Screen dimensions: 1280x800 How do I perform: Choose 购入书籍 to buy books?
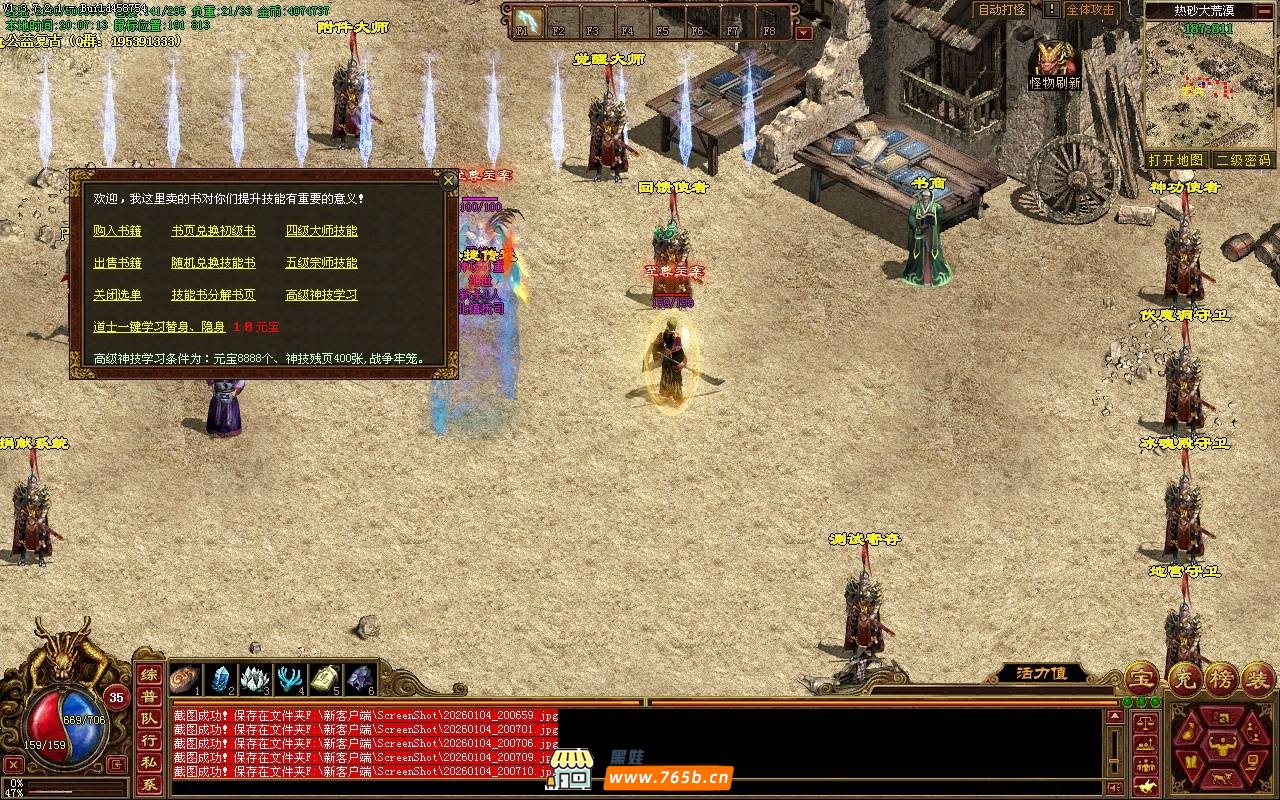click(117, 231)
